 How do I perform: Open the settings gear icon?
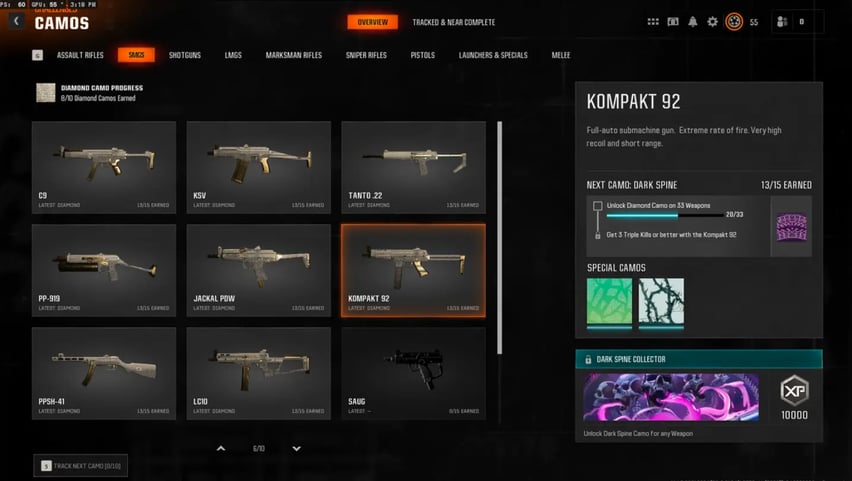(712, 22)
